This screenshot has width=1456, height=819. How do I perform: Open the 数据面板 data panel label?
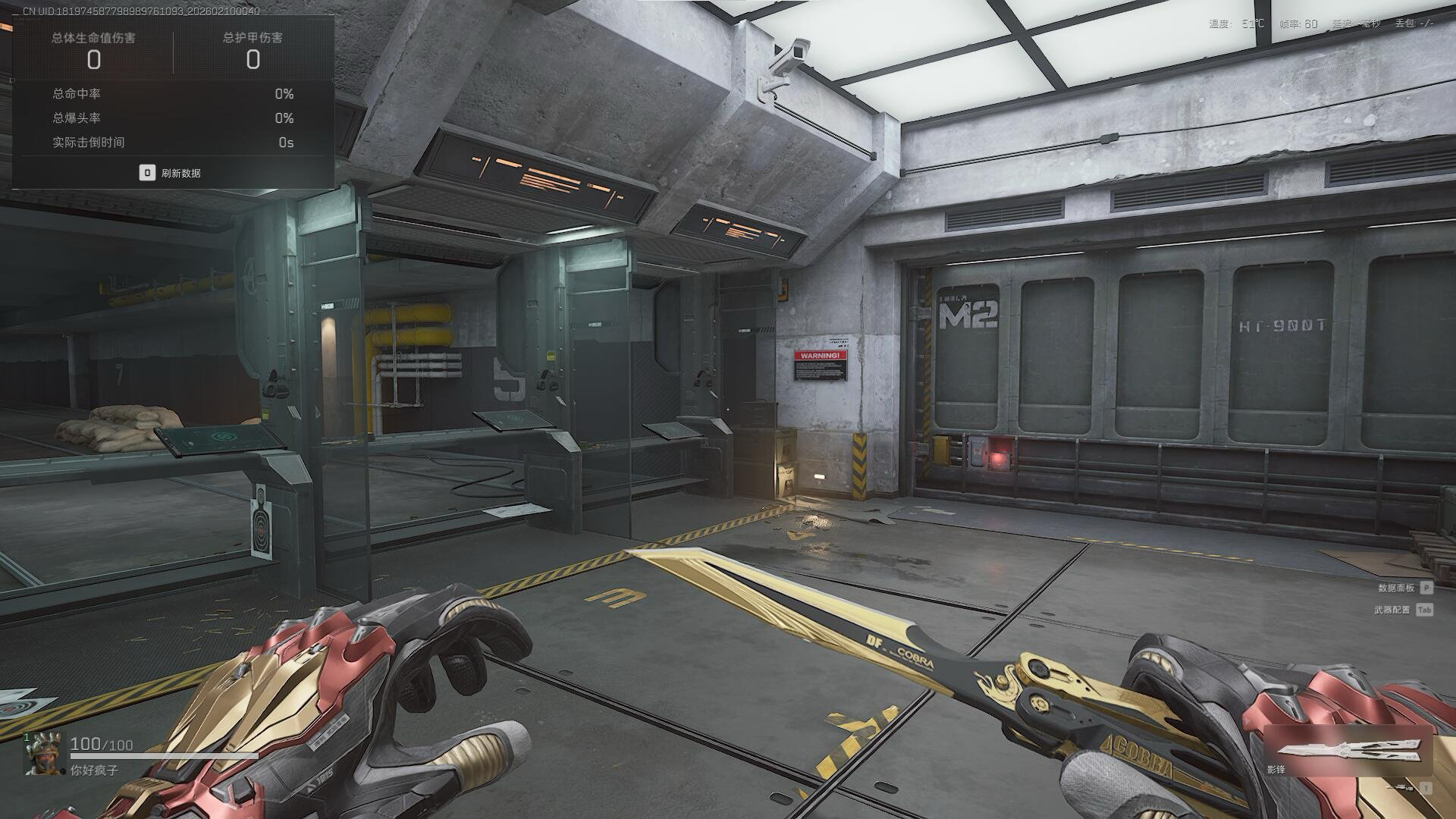[x=1396, y=588]
